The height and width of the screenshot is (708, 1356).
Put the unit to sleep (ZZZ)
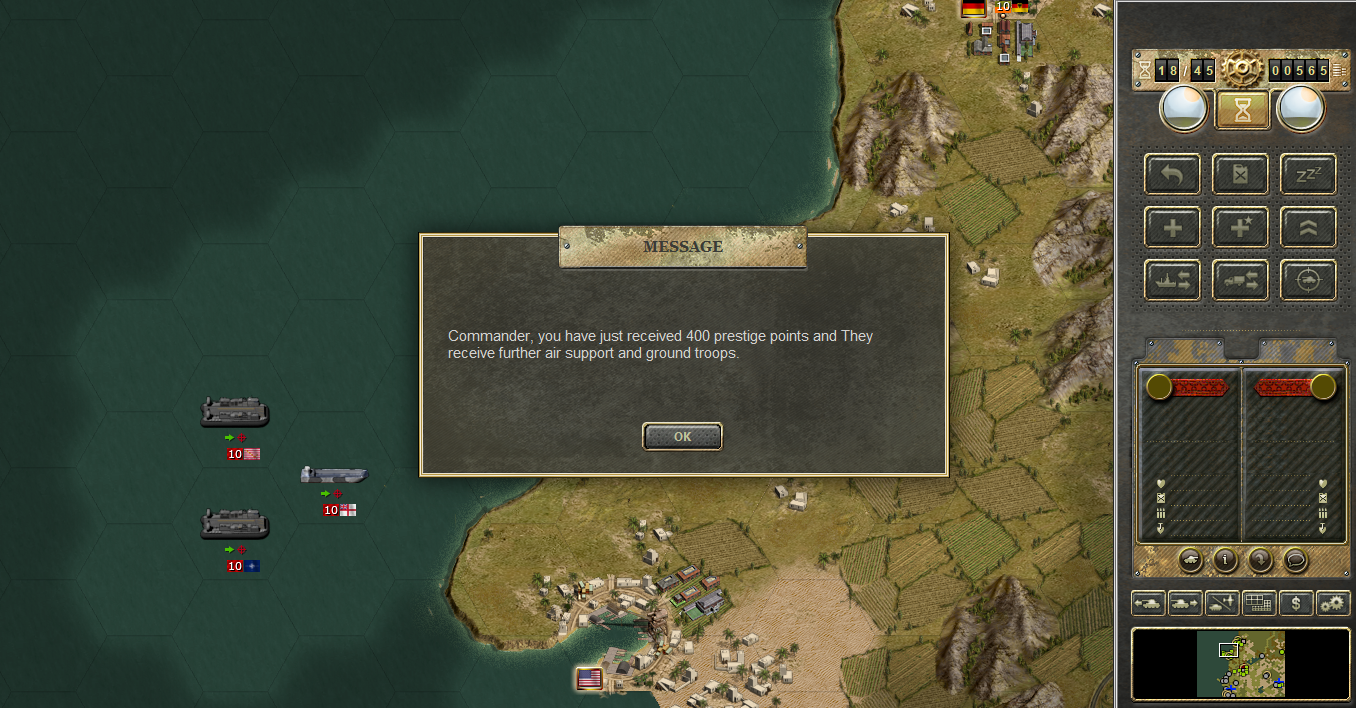(x=1308, y=174)
